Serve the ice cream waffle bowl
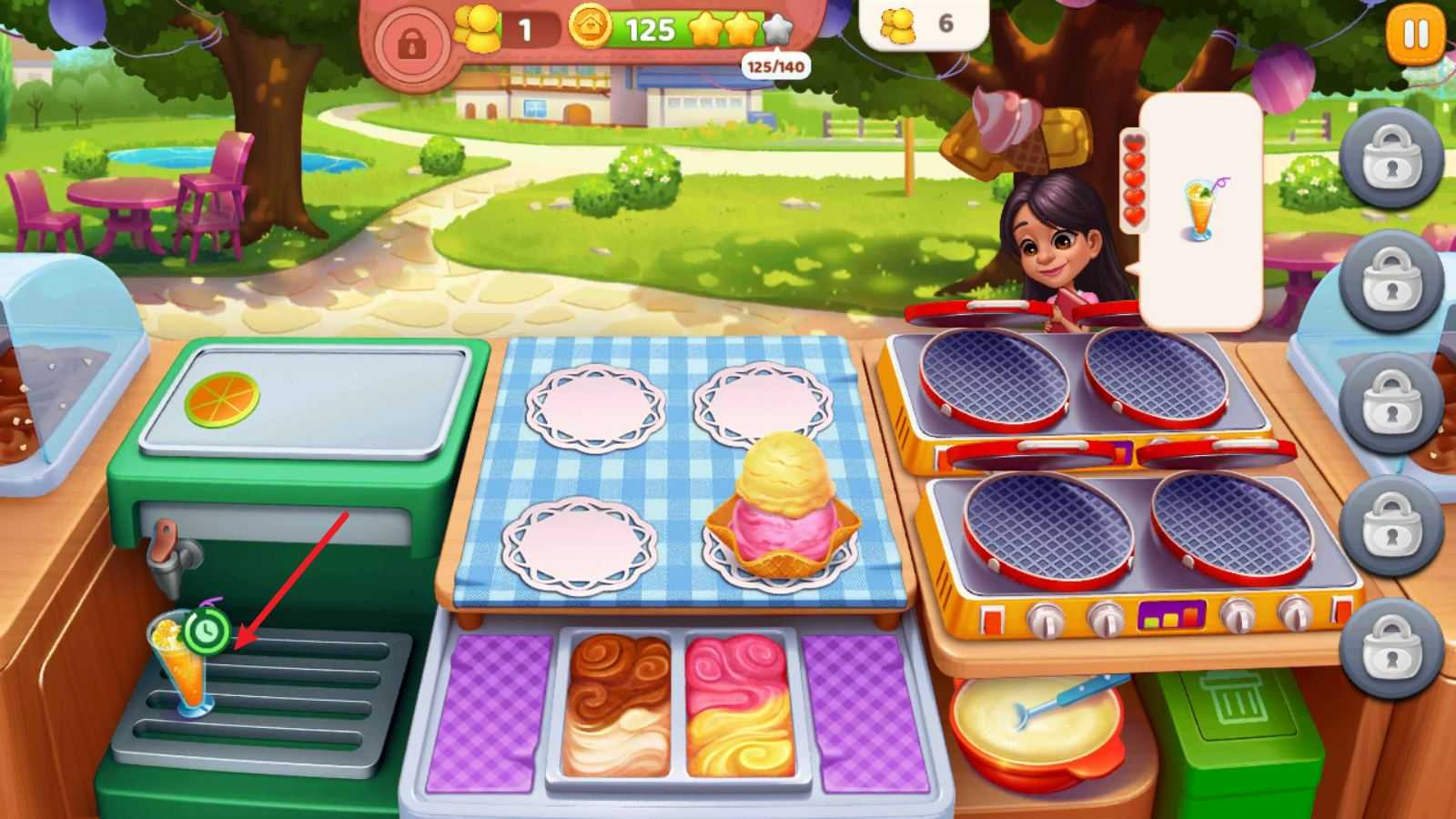 783,510
